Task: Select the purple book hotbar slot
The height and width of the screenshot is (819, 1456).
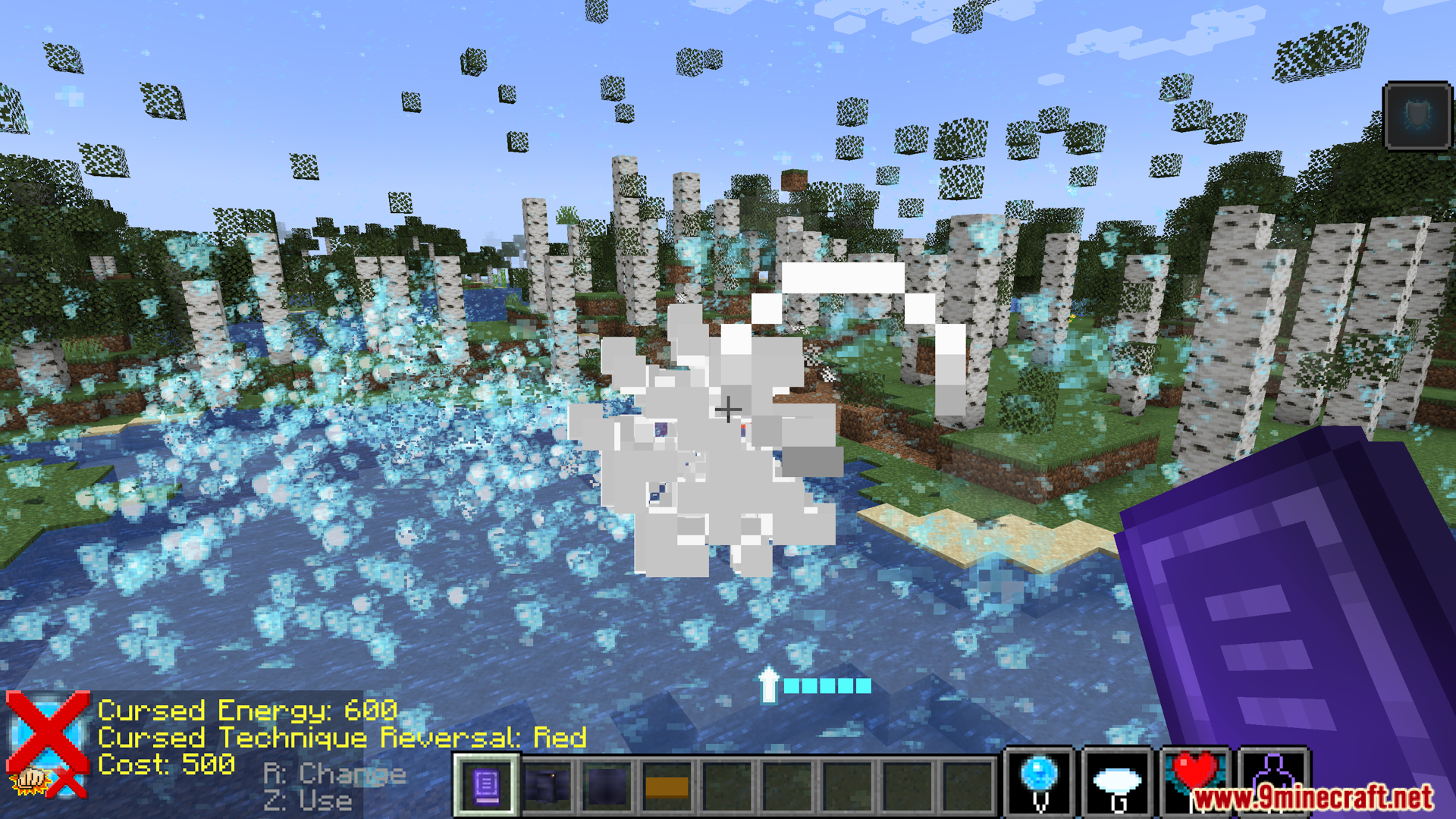Action: point(486,786)
